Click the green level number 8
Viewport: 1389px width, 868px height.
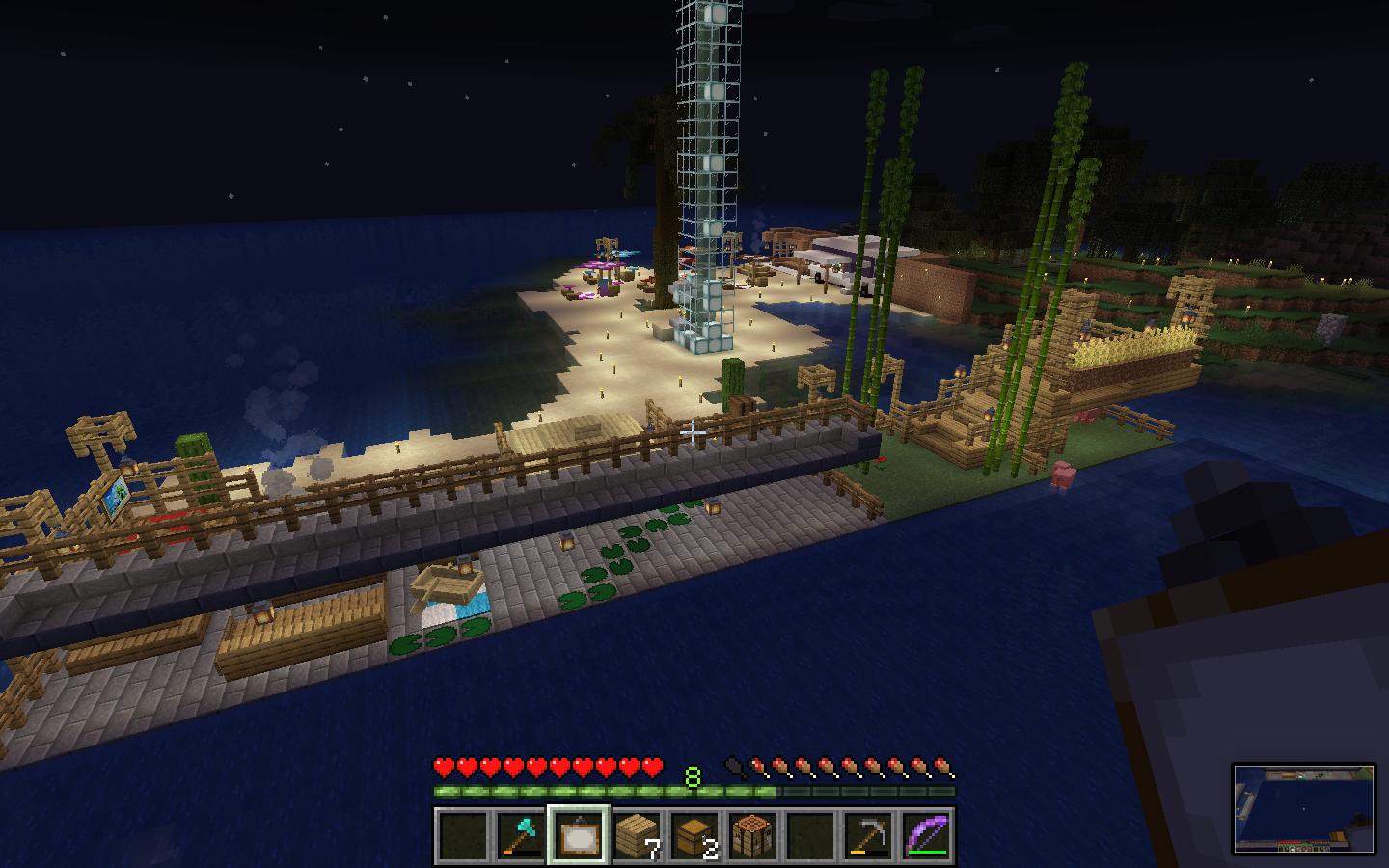coord(693,776)
